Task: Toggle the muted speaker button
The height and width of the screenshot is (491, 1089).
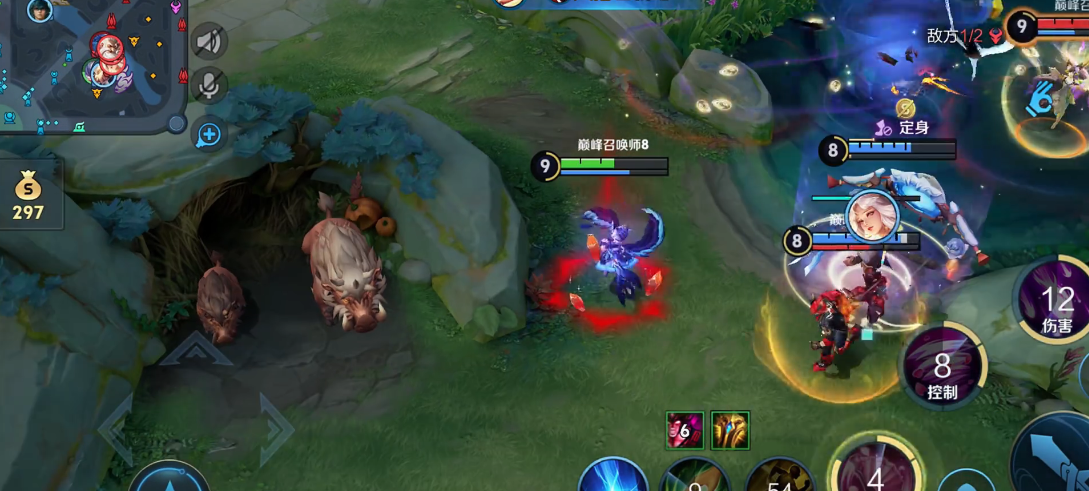Action: (x=209, y=42)
